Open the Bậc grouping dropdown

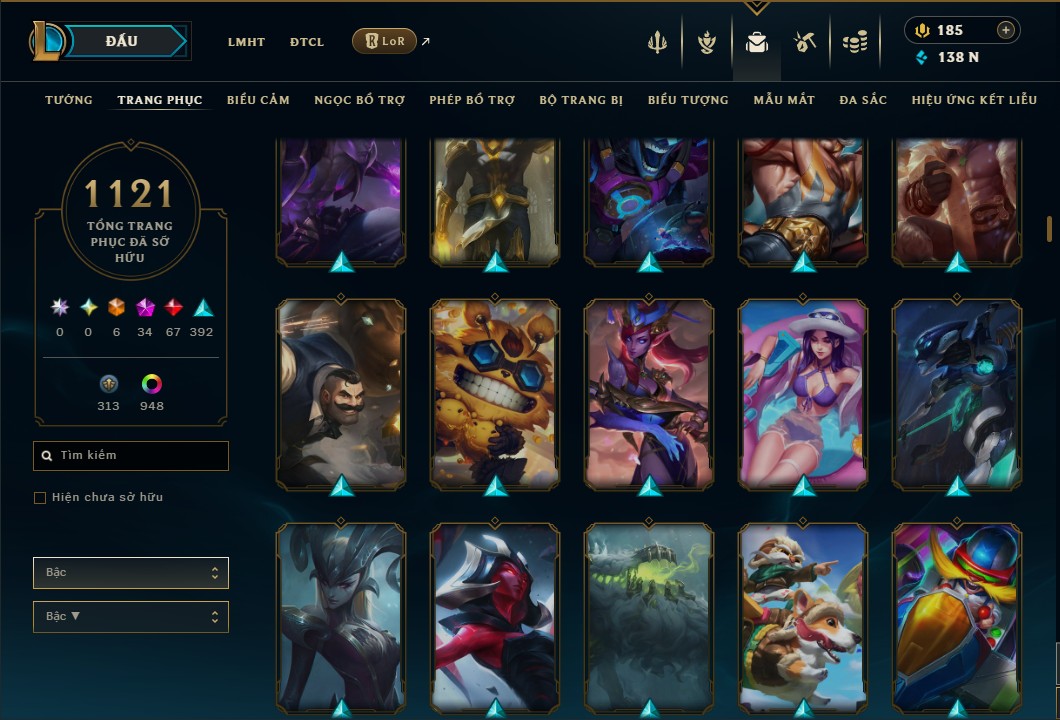pyautogui.click(x=131, y=573)
